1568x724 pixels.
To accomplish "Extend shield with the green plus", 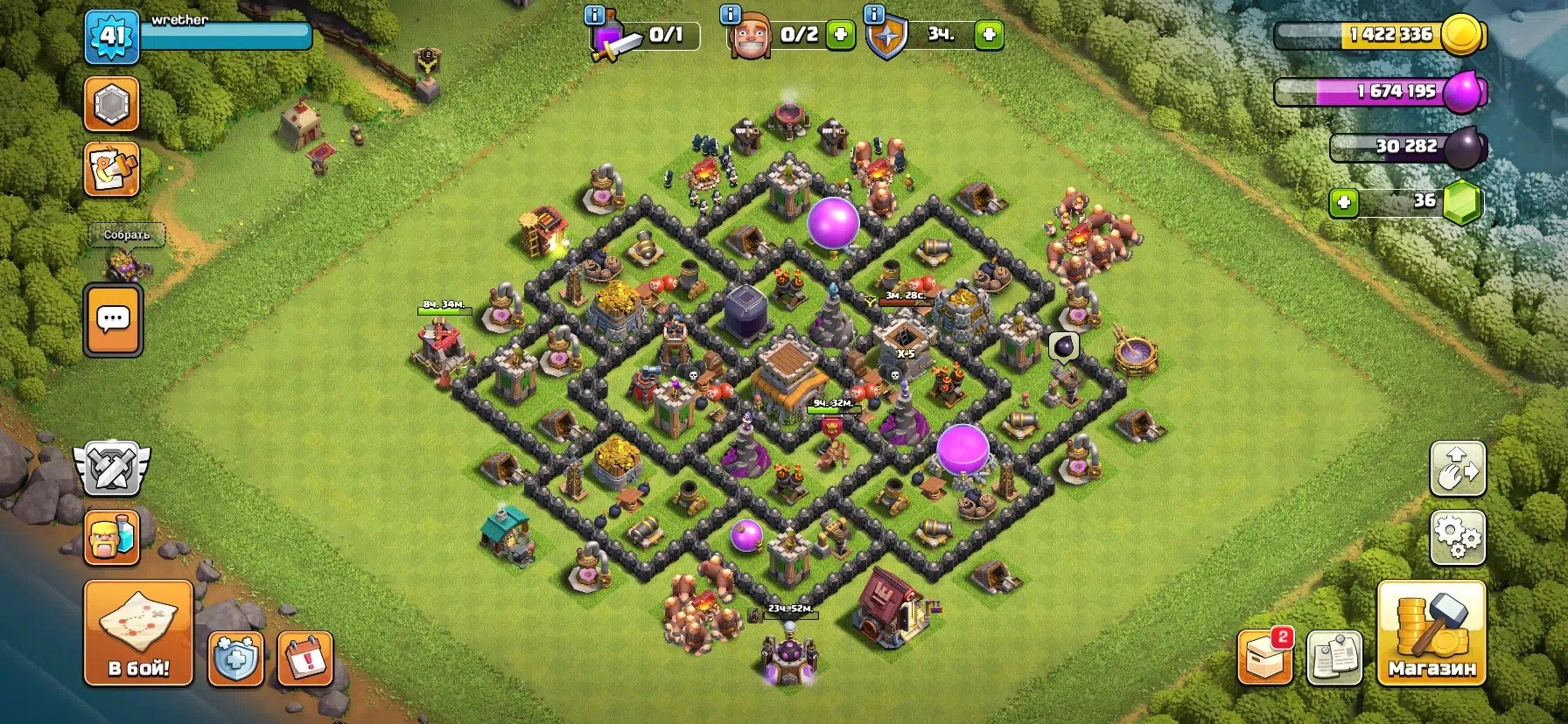I will pos(989,35).
